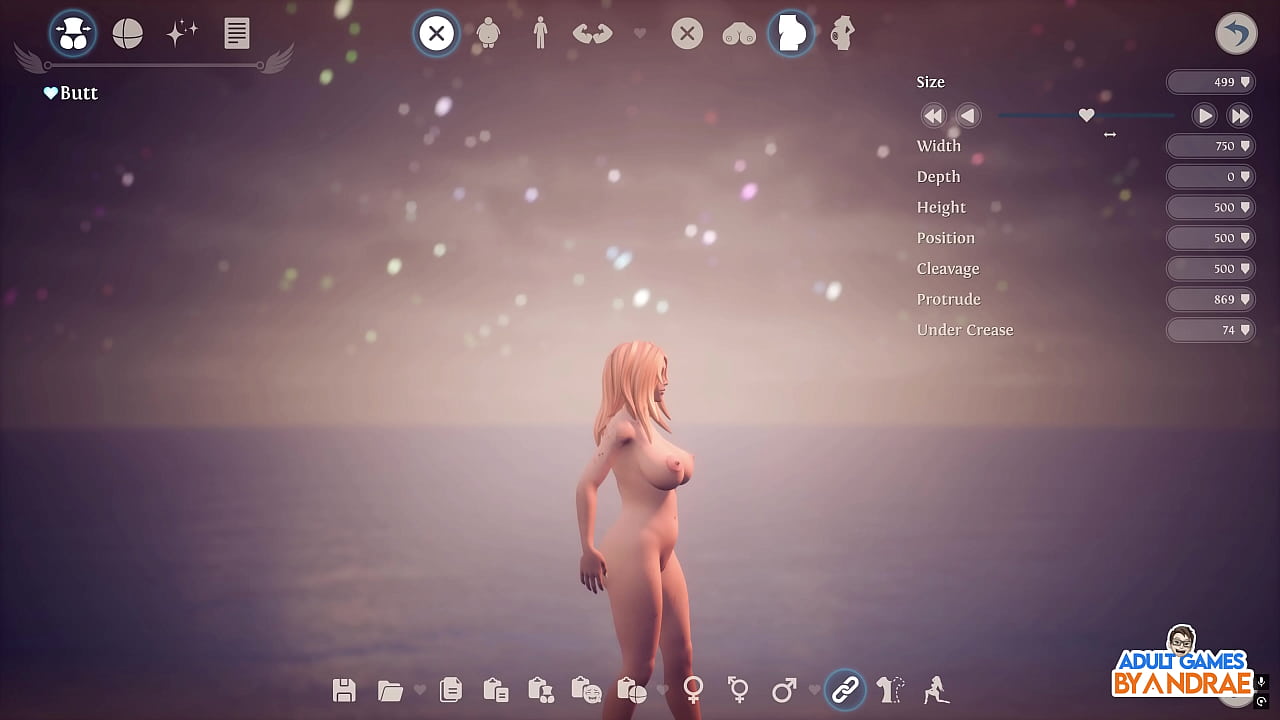Screen dimensions: 1280x720
Task: Select the skinny body figure icon
Action: coord(540,33)
